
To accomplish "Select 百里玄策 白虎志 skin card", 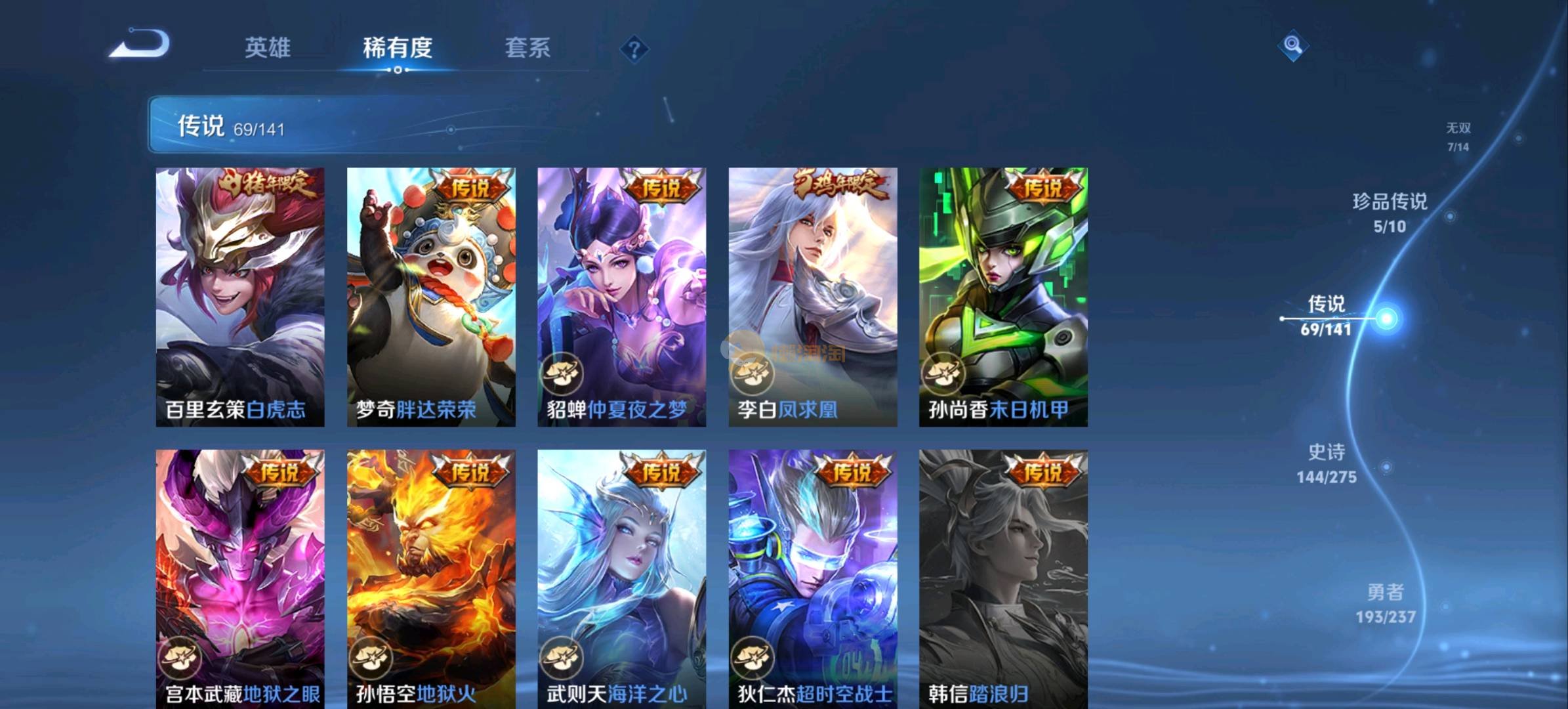I will pos(240,297).
